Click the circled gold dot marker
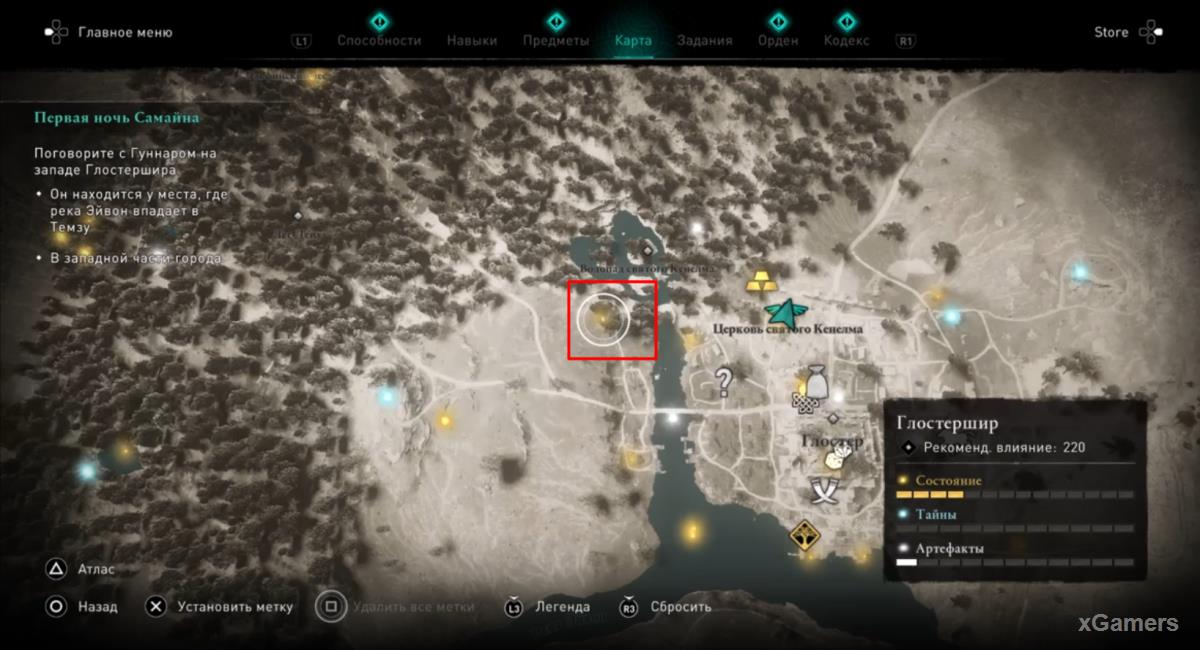 [602, 318]
